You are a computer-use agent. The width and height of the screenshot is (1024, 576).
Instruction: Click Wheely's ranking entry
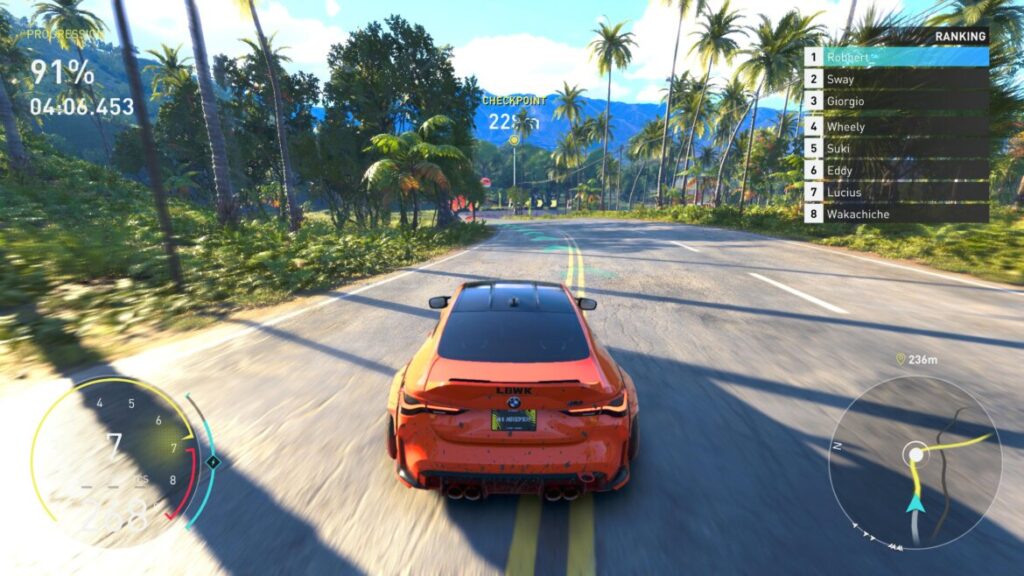coord(896,127)
